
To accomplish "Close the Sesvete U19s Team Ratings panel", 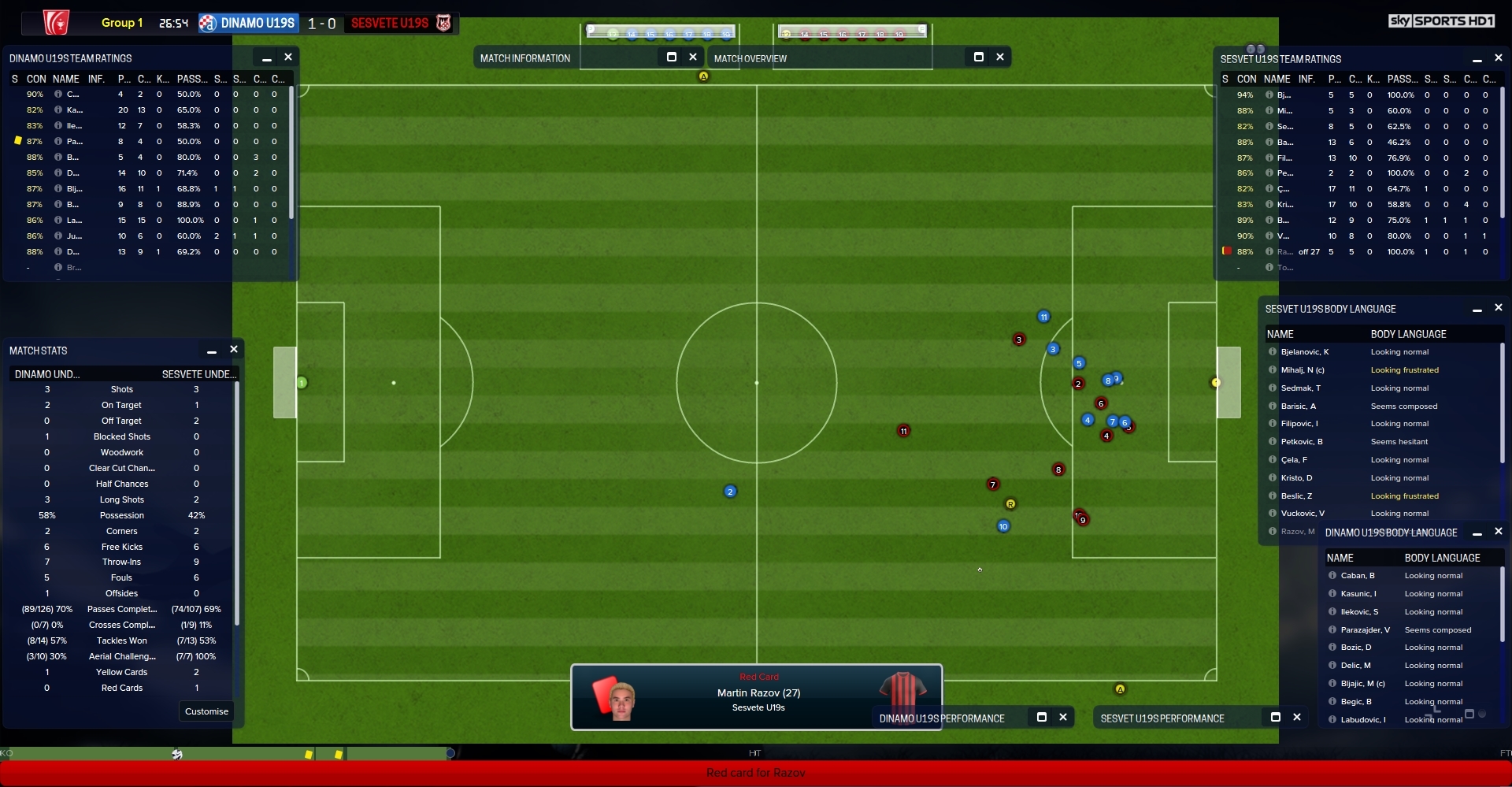I will pos(1499,58).
